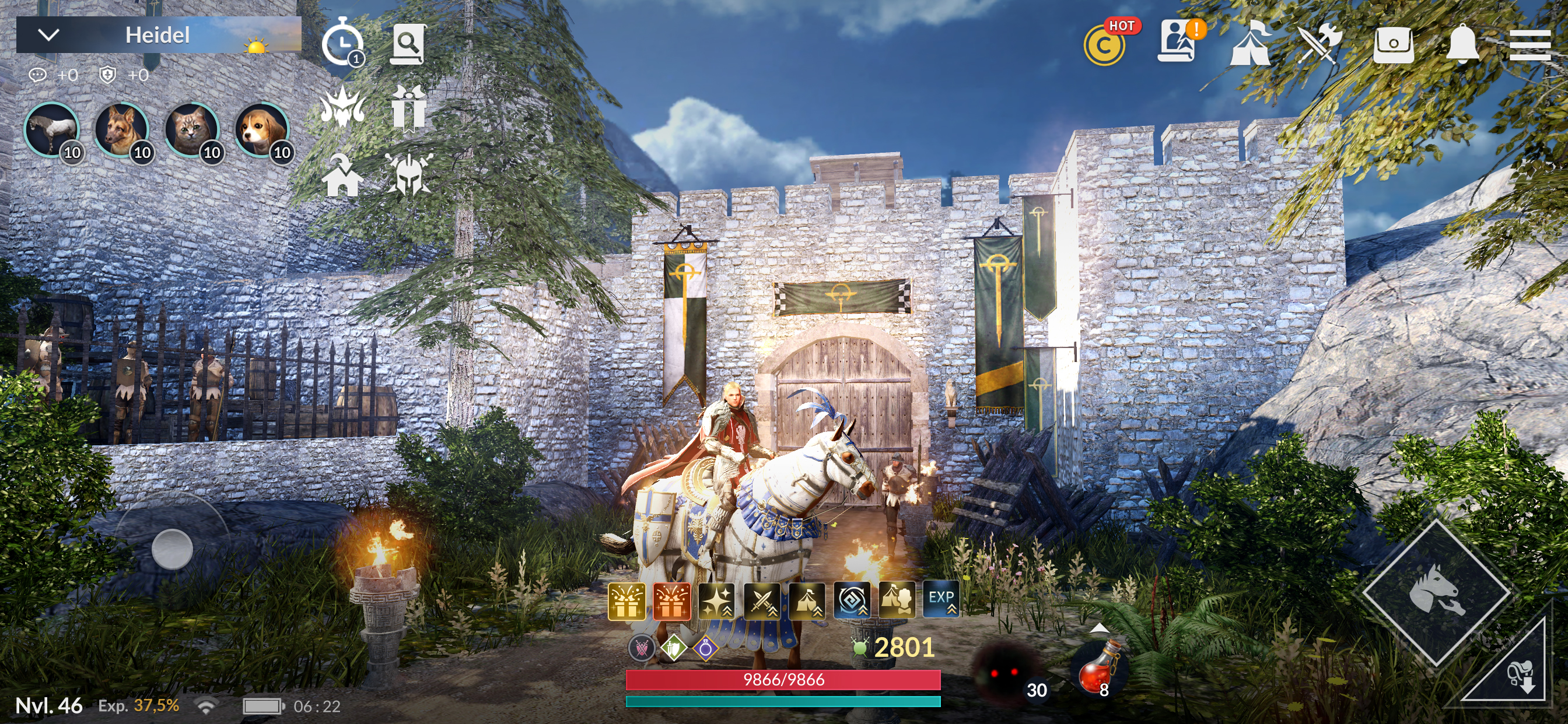
Task: Open the magnifier book search icon
Action: tap(408, 44)
